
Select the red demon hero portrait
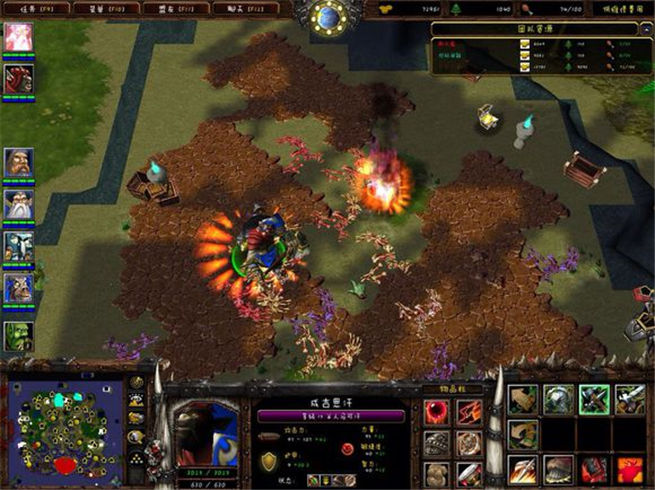click(x=18, y=79)
